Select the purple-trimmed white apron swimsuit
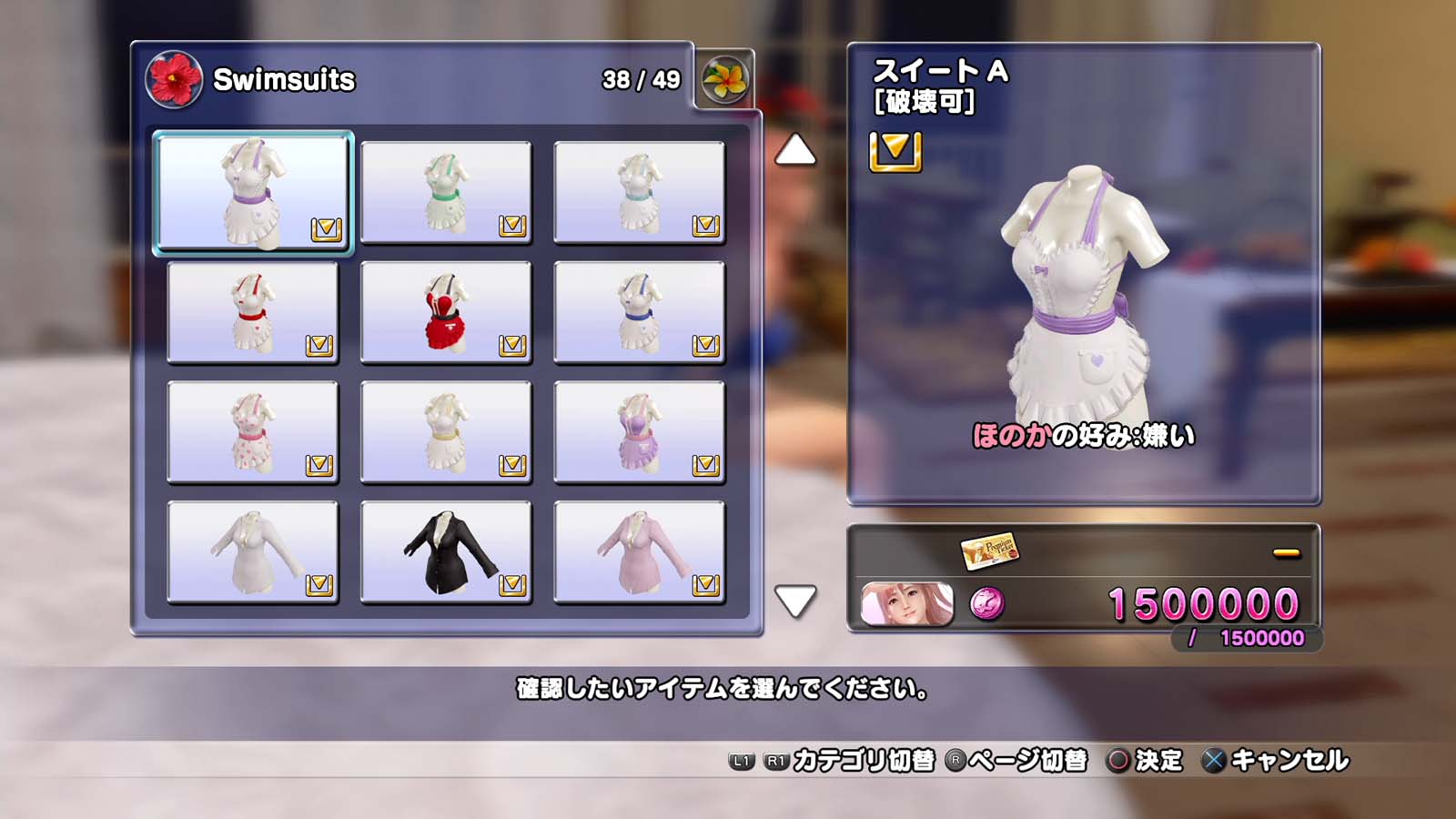This screenshot has height=819, width=1456. click(253, 192)
